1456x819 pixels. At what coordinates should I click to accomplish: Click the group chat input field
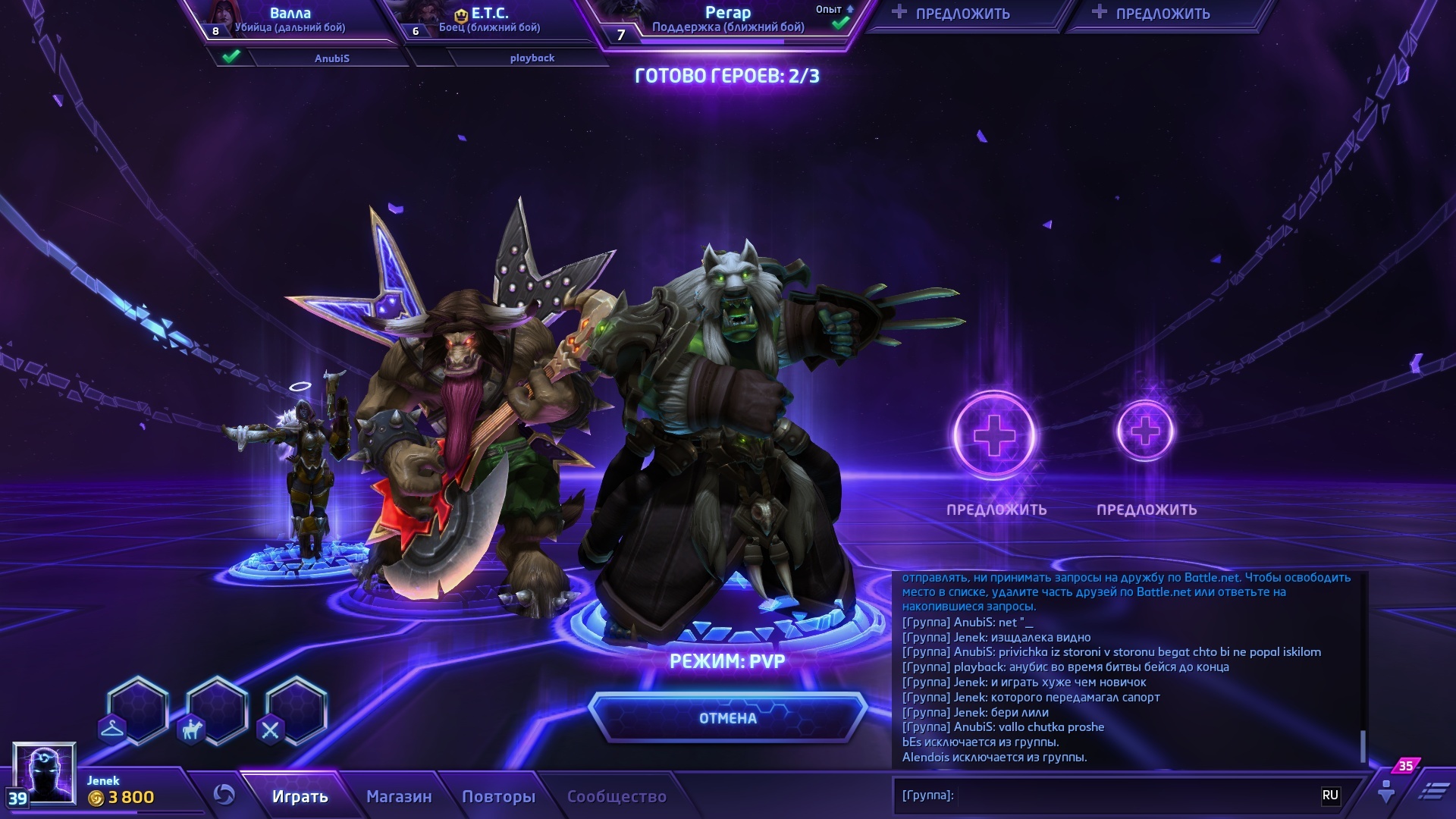[1130, 795]
